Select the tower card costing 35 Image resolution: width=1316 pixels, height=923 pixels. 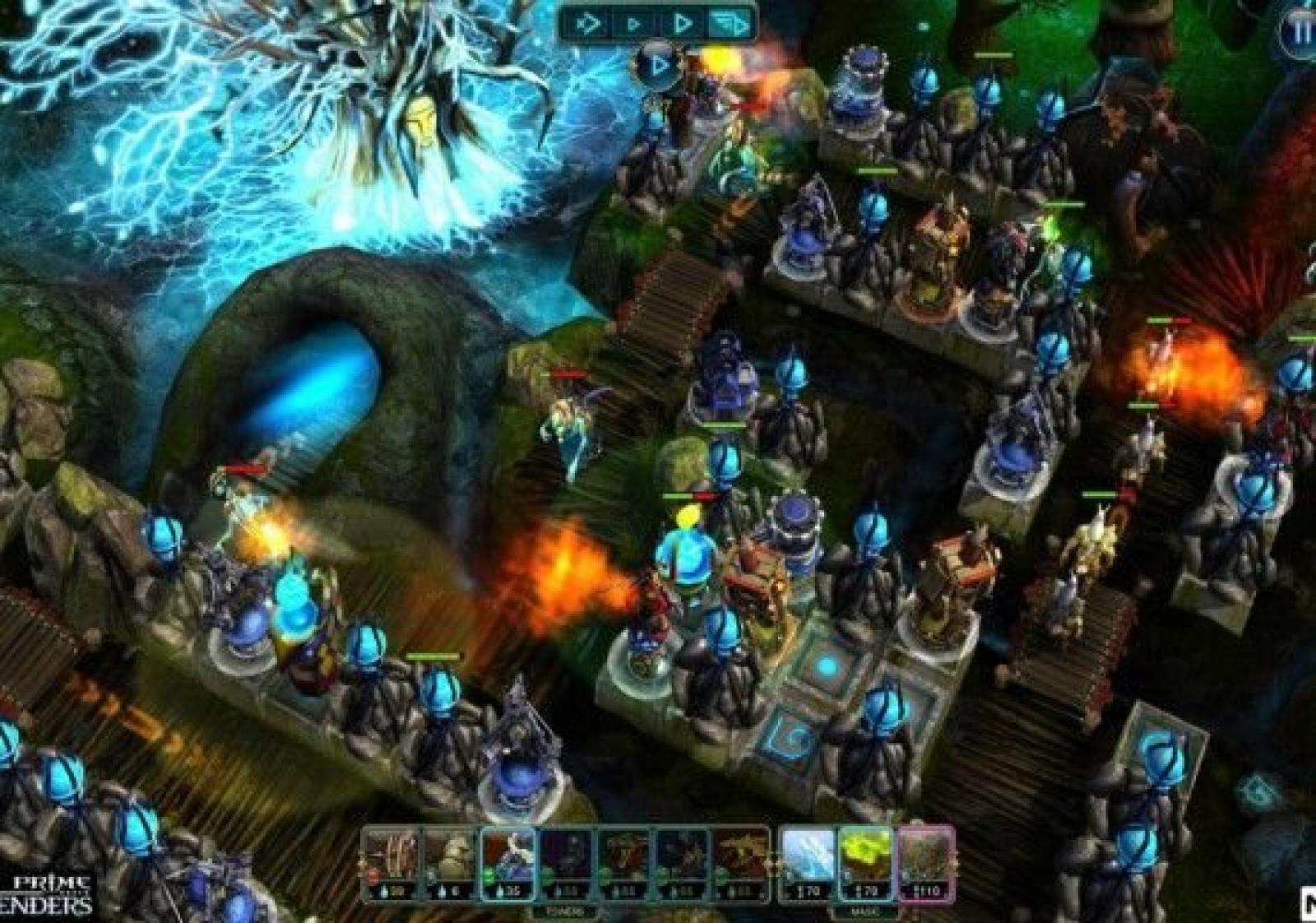click(x=507, y=864)
